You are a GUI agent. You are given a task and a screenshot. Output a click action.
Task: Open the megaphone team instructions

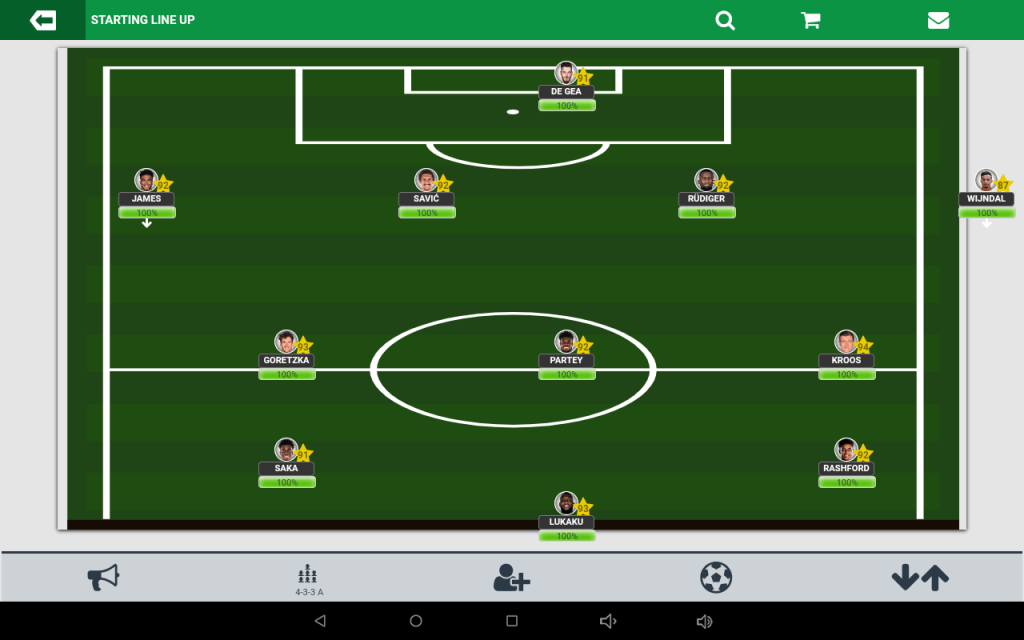[x=103, y=577]
